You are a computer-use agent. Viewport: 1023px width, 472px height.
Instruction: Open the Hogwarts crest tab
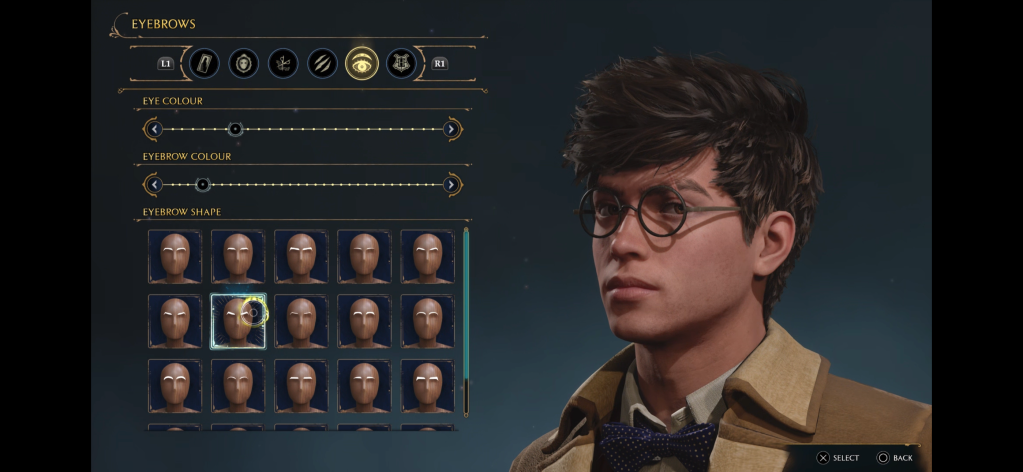[x=400, y=63]
